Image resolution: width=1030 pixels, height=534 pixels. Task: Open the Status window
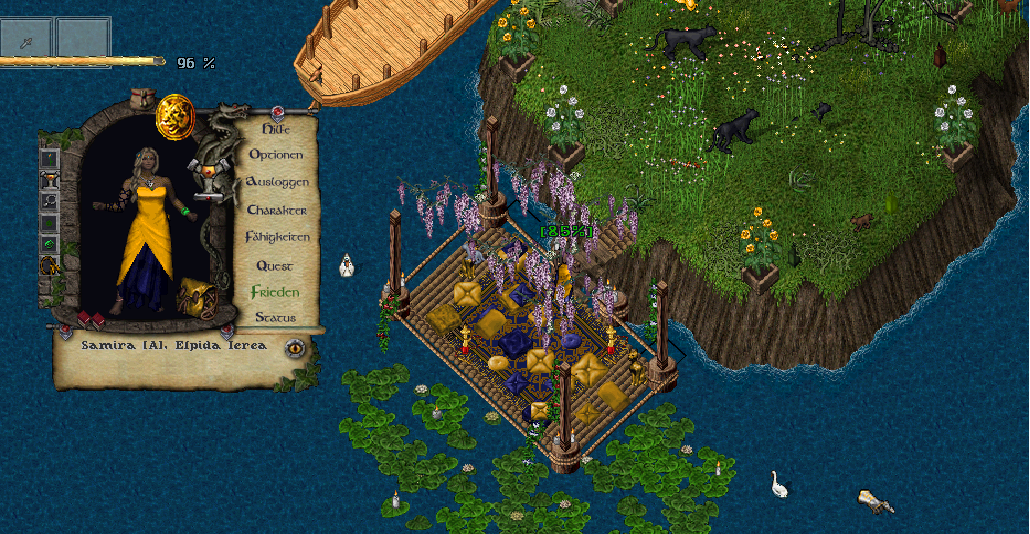click(274, 318)
